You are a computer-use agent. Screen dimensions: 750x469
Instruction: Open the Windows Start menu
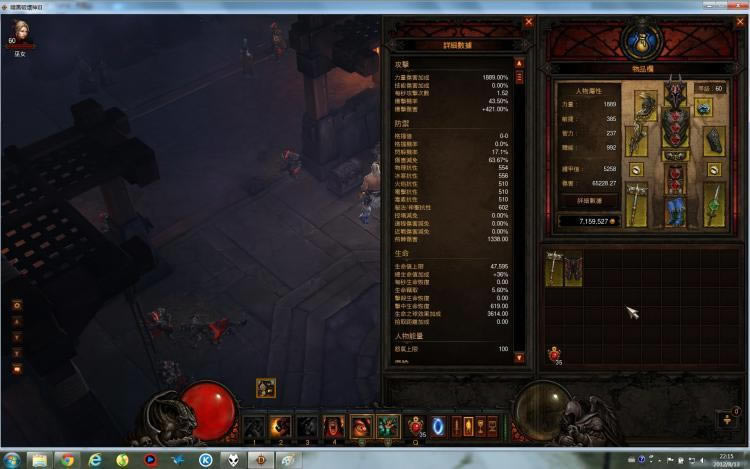click(x=12, y=460)
